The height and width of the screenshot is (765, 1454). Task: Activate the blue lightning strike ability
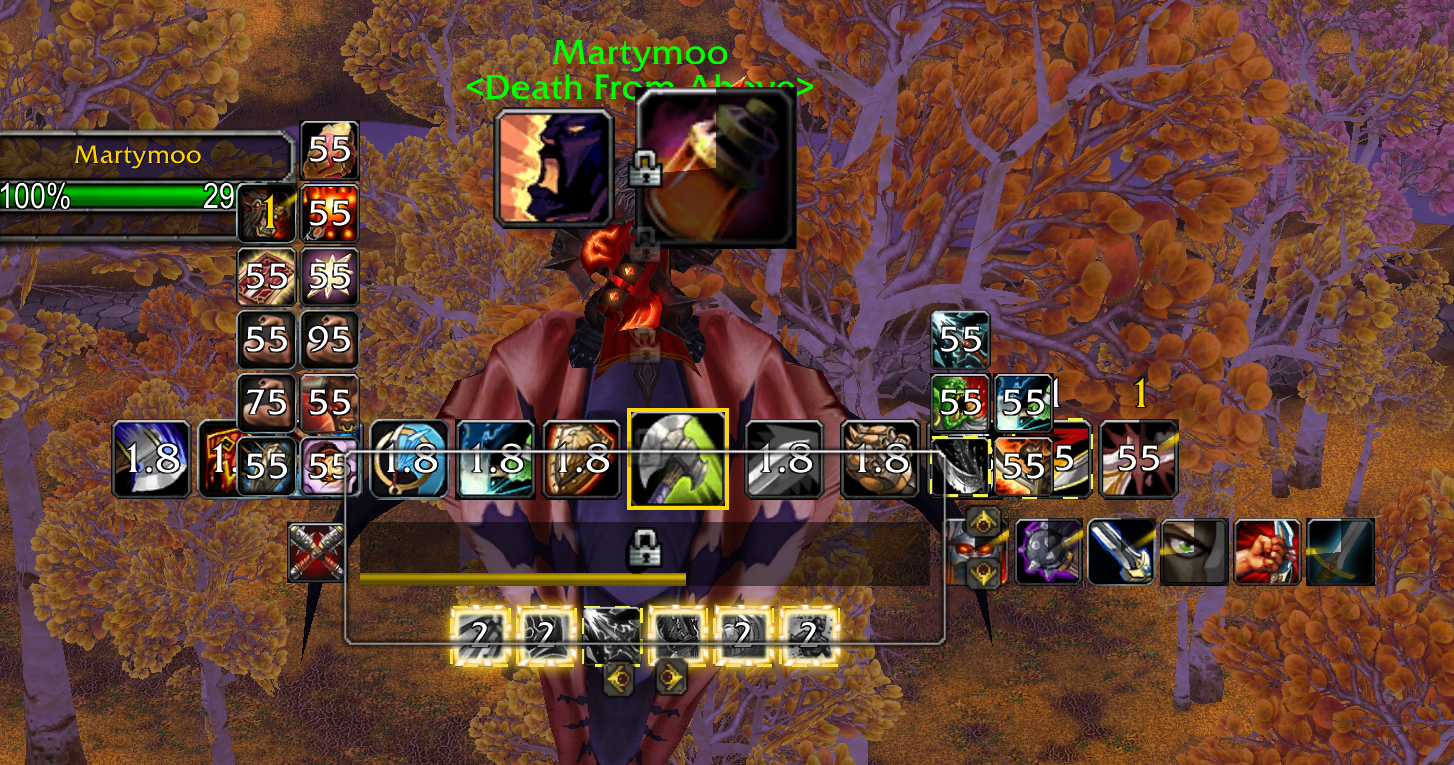coord(496,459)
